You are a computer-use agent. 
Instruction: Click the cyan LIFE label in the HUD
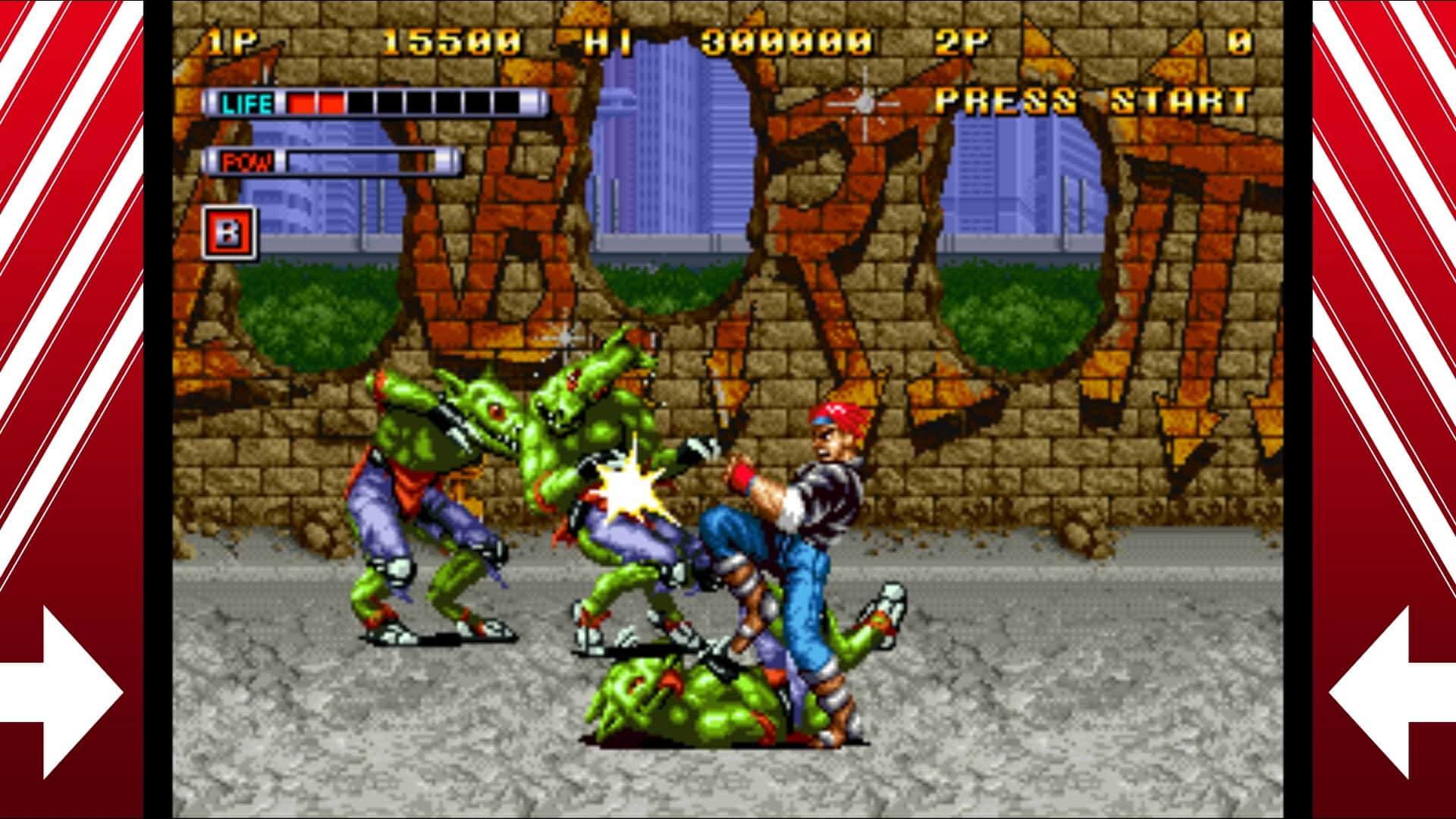248,99
